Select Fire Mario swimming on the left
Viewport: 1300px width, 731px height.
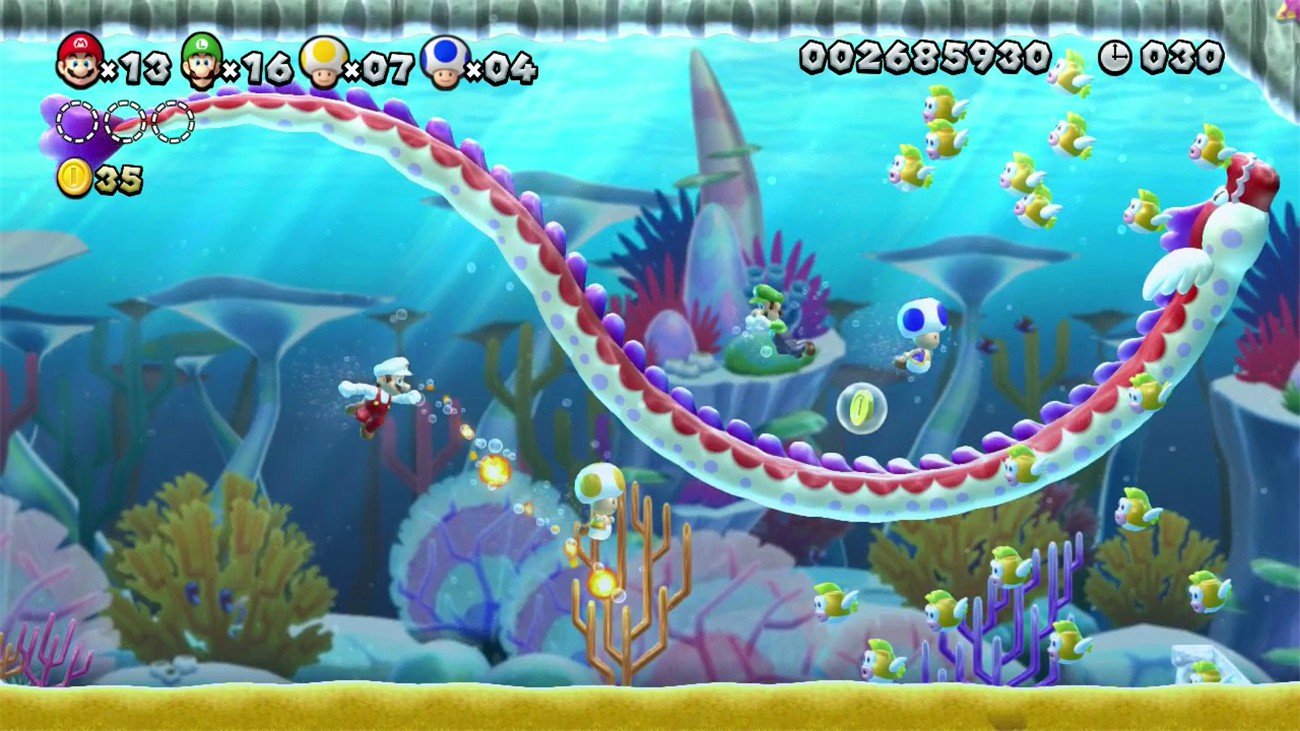(x=385, y=395)
